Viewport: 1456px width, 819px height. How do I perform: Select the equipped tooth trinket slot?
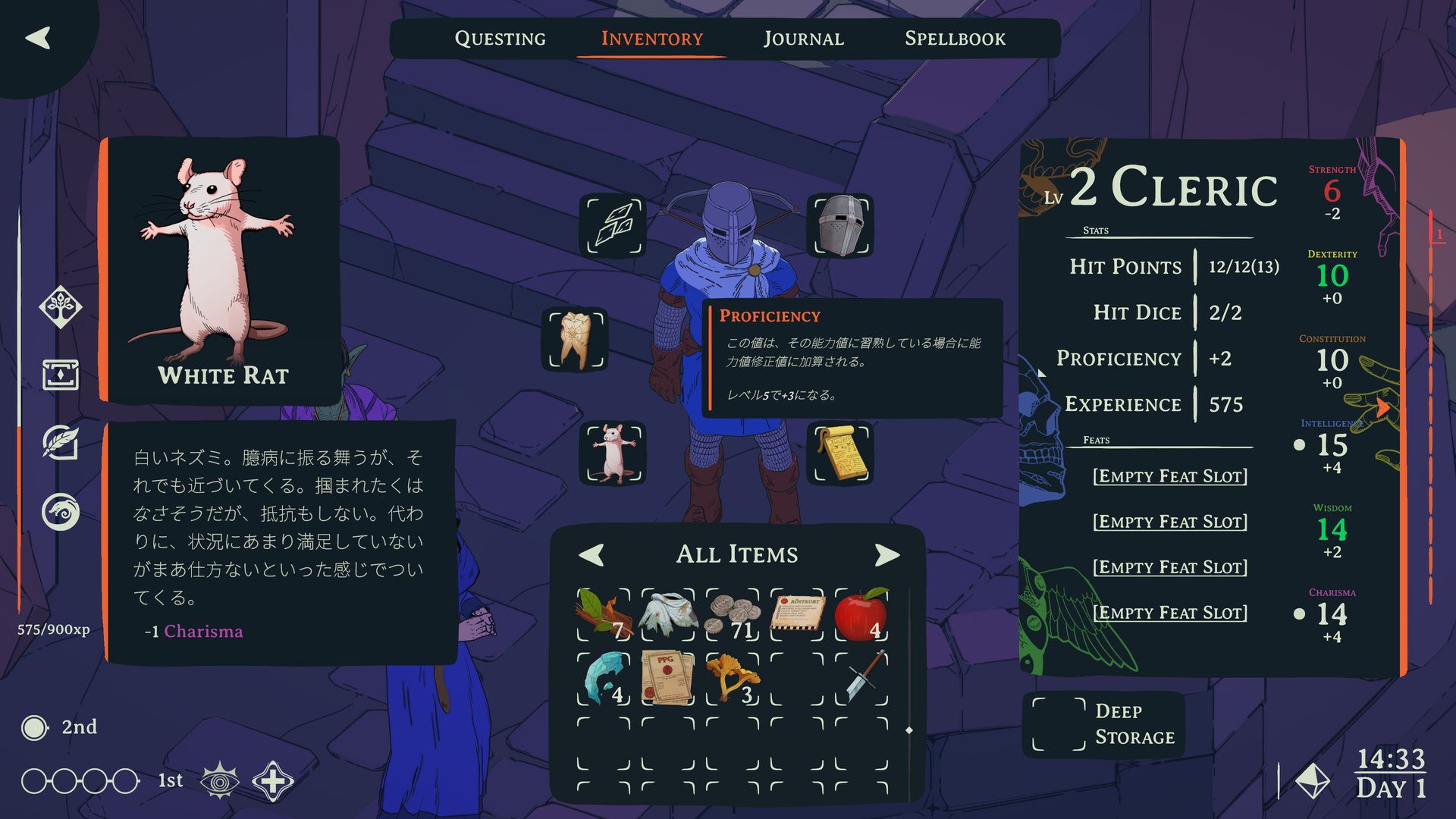pyautogui.click(x=576, y=339)
